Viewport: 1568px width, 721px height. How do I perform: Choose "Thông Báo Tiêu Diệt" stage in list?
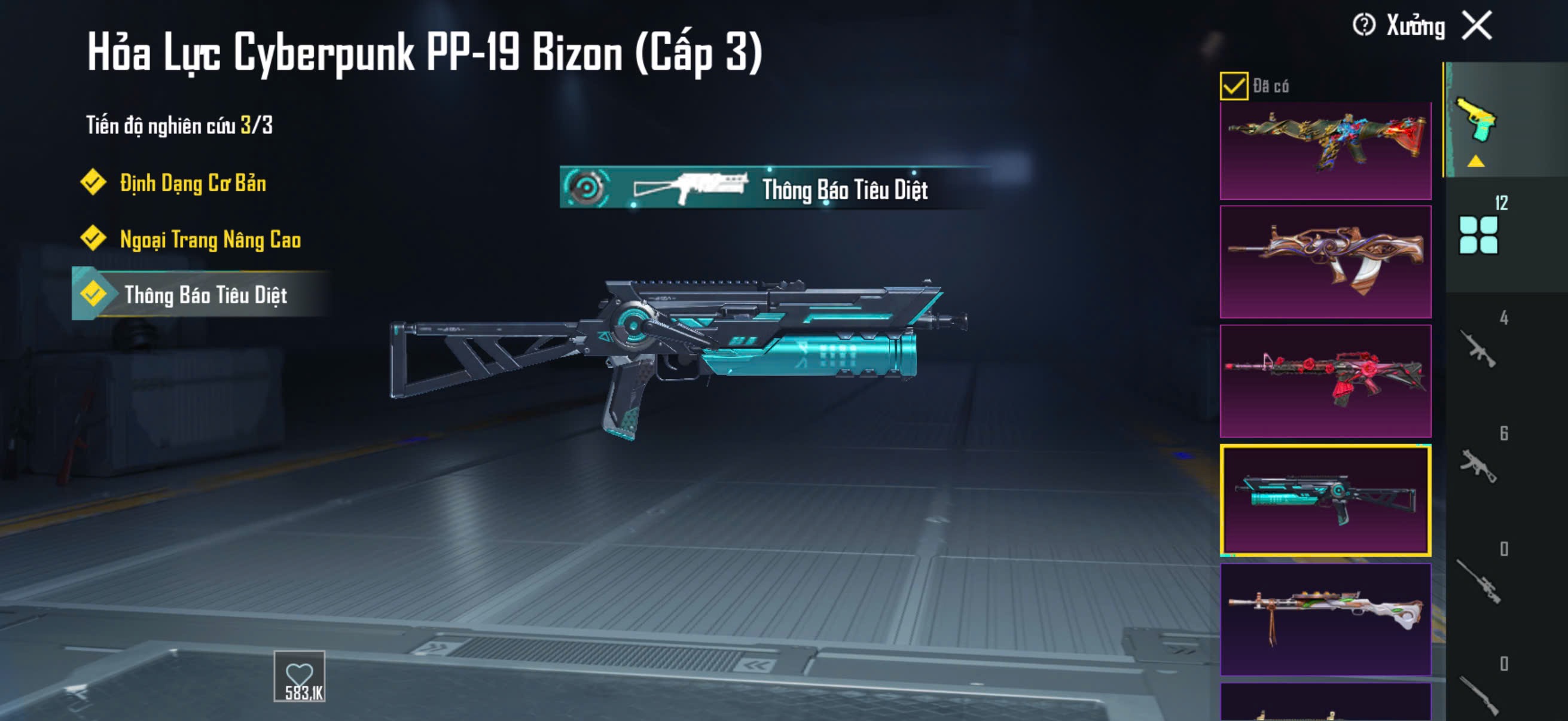point(205,295)
